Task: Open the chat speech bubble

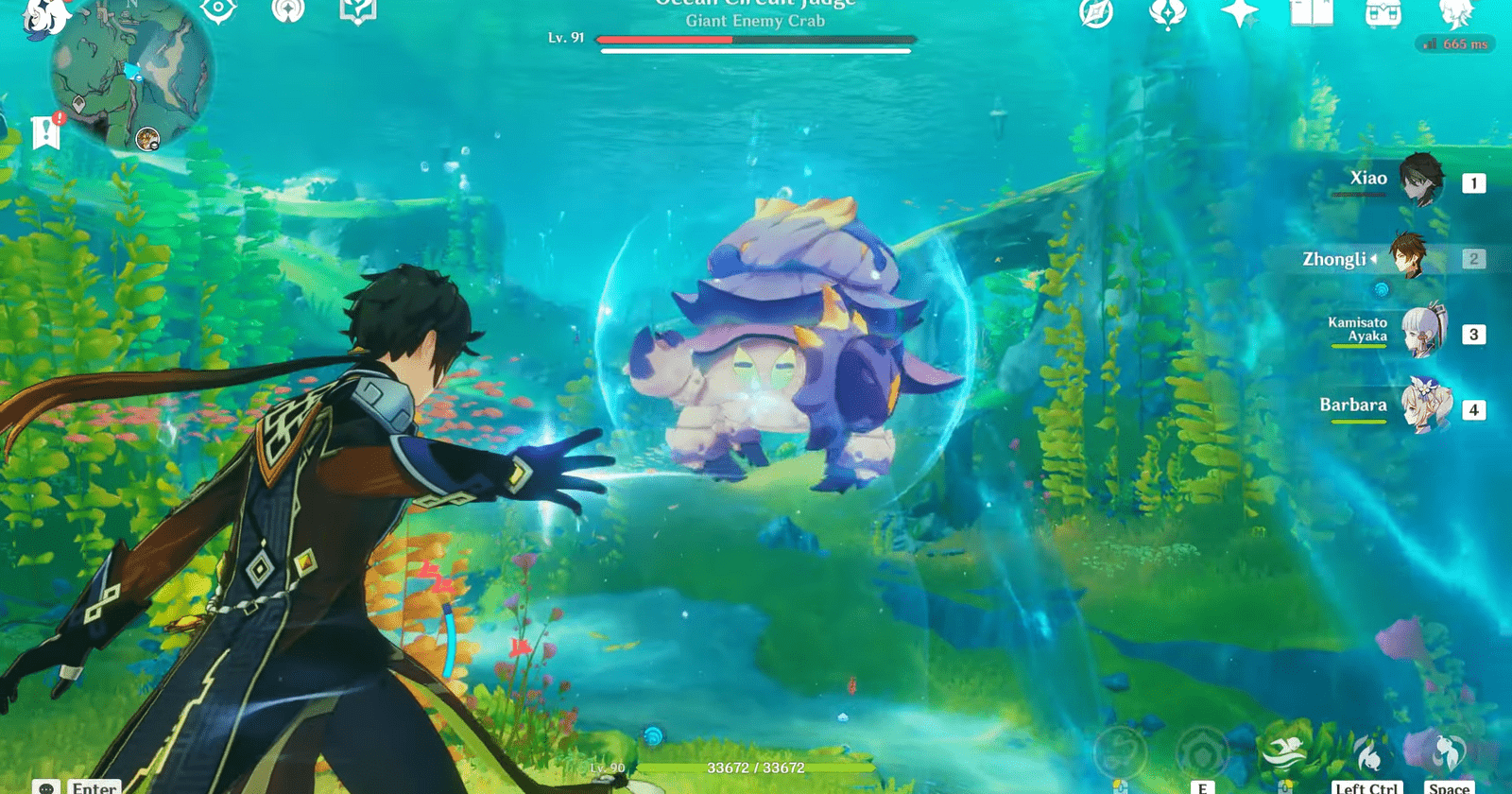Action: (x=46, y=787)
